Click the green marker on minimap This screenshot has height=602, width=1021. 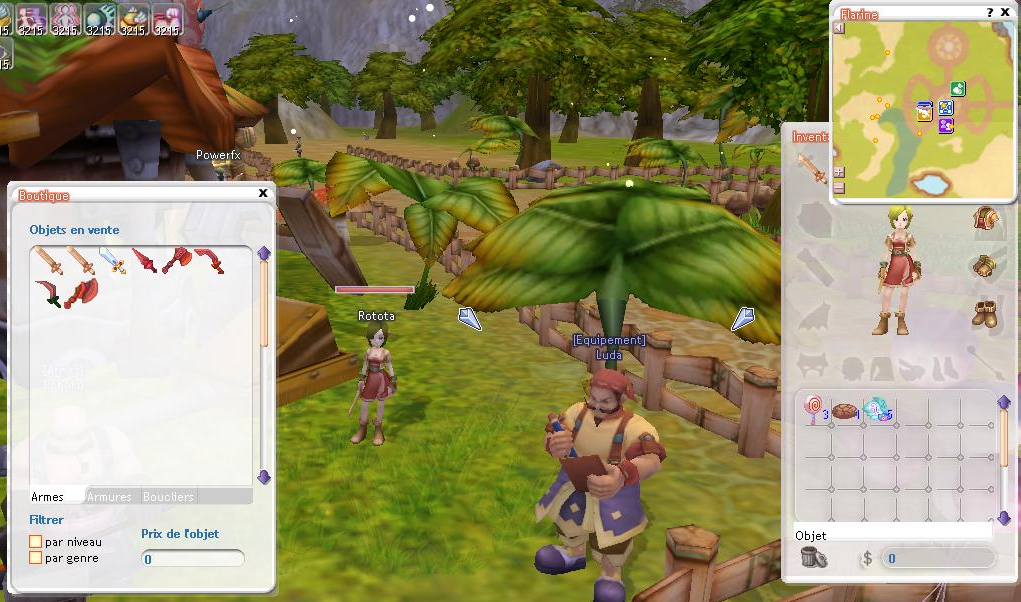pos(958,89)
